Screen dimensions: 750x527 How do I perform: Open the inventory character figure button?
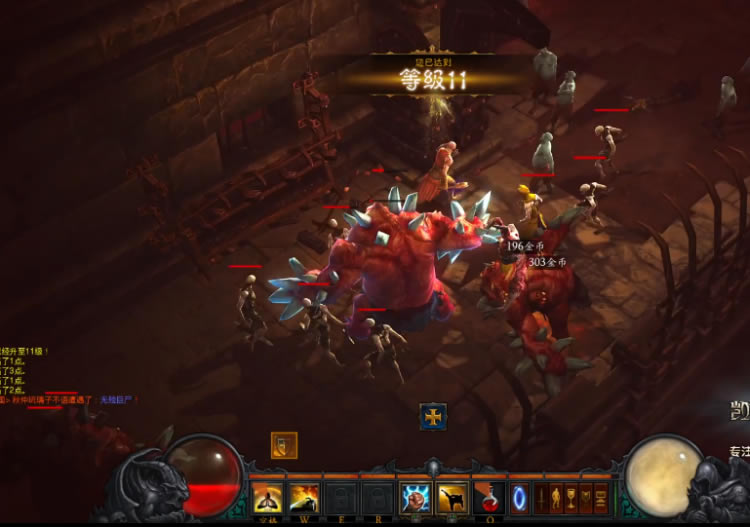[x=556, y=497]
